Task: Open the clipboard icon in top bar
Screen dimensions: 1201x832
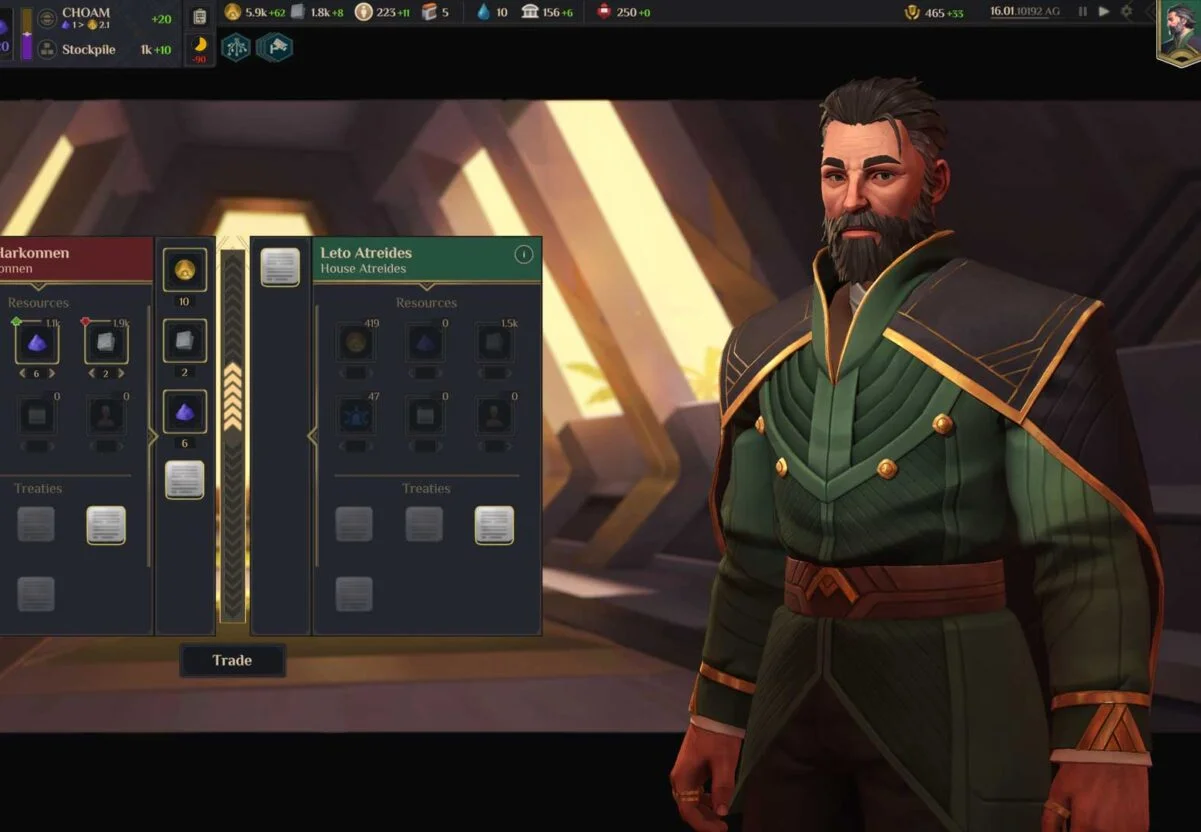Action: pyautogui.click(x=199, y=16)
